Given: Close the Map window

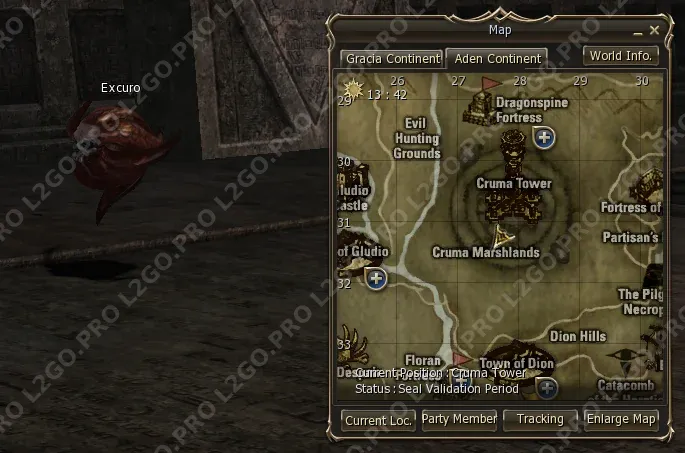Looking at the screenshot, I should point(655,30).
